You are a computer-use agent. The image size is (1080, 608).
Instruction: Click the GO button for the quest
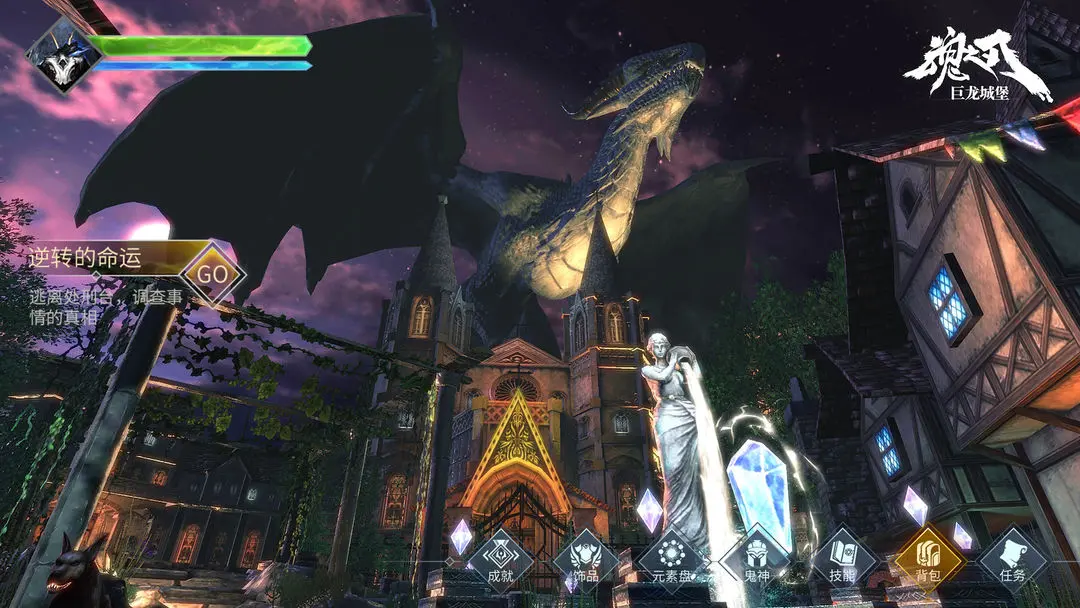tap(212, 273)
